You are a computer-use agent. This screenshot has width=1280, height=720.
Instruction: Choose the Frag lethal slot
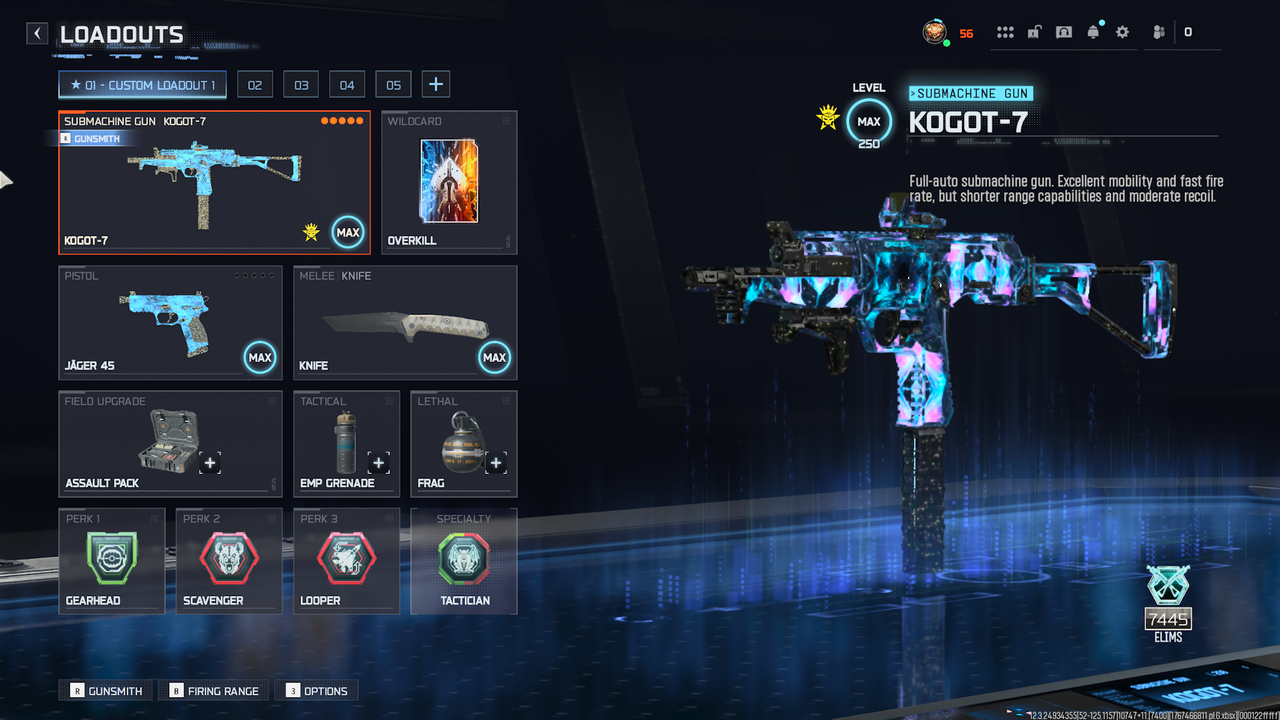click(463, 443)
